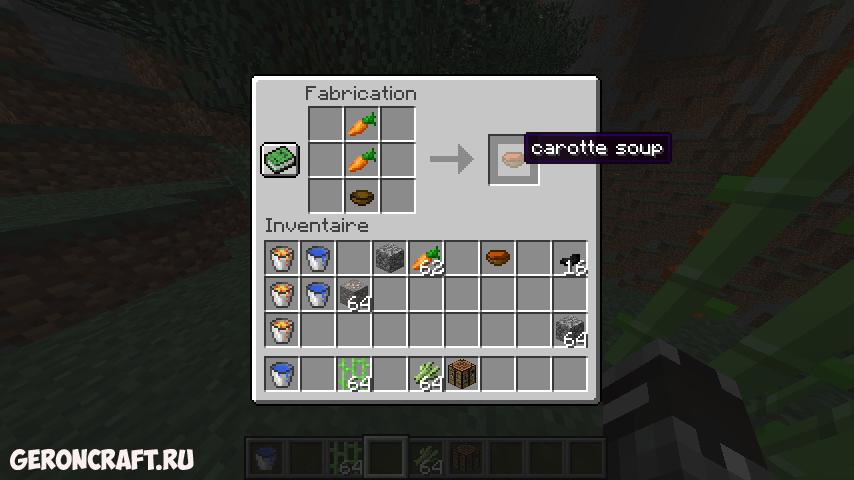This screenshot has height=480, width=854.
Task: Select the empty bowl in the crafting grid
Action: [362, 195]
